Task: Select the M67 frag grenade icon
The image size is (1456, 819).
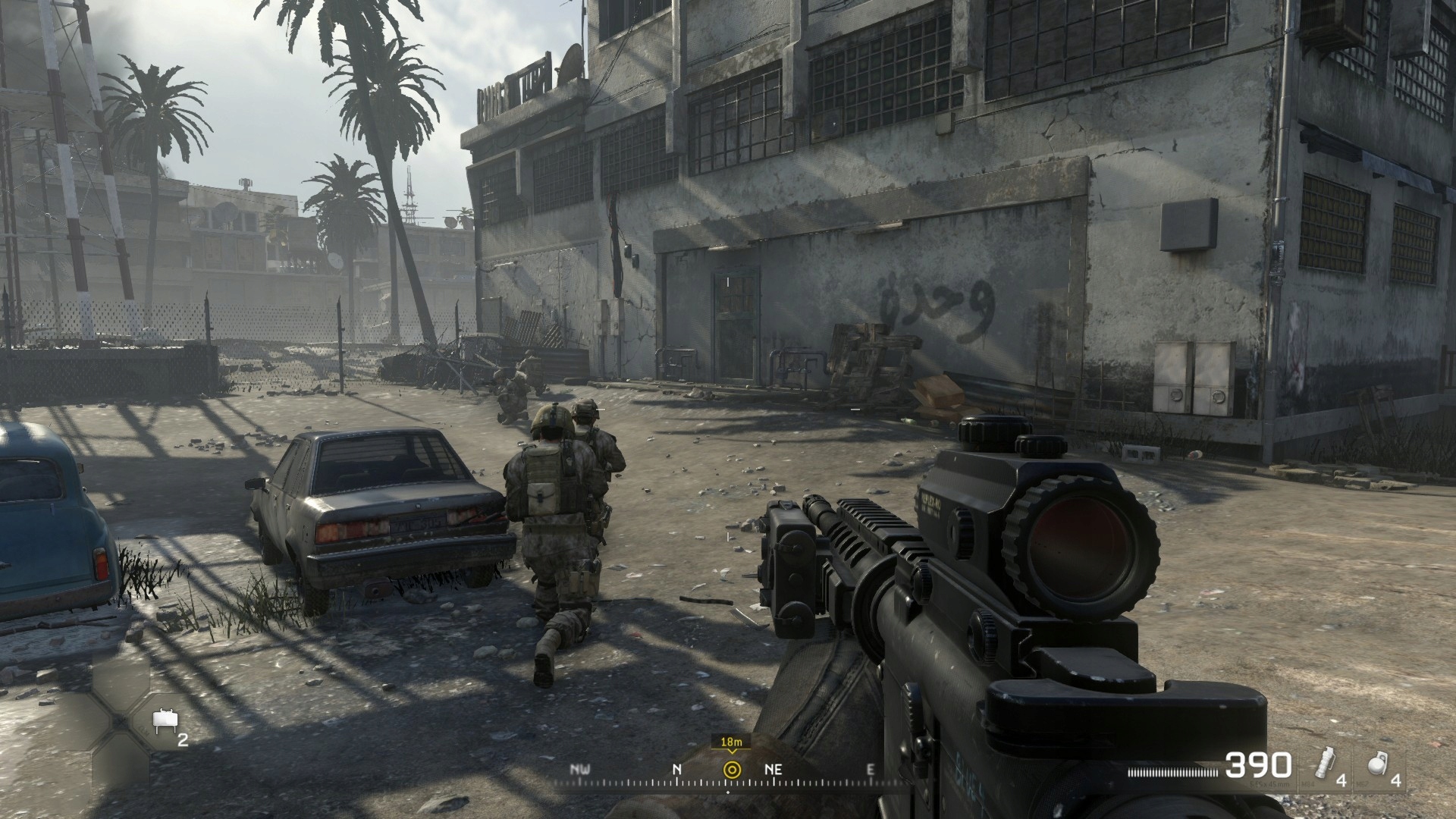Action: (x=1376, y=764)
